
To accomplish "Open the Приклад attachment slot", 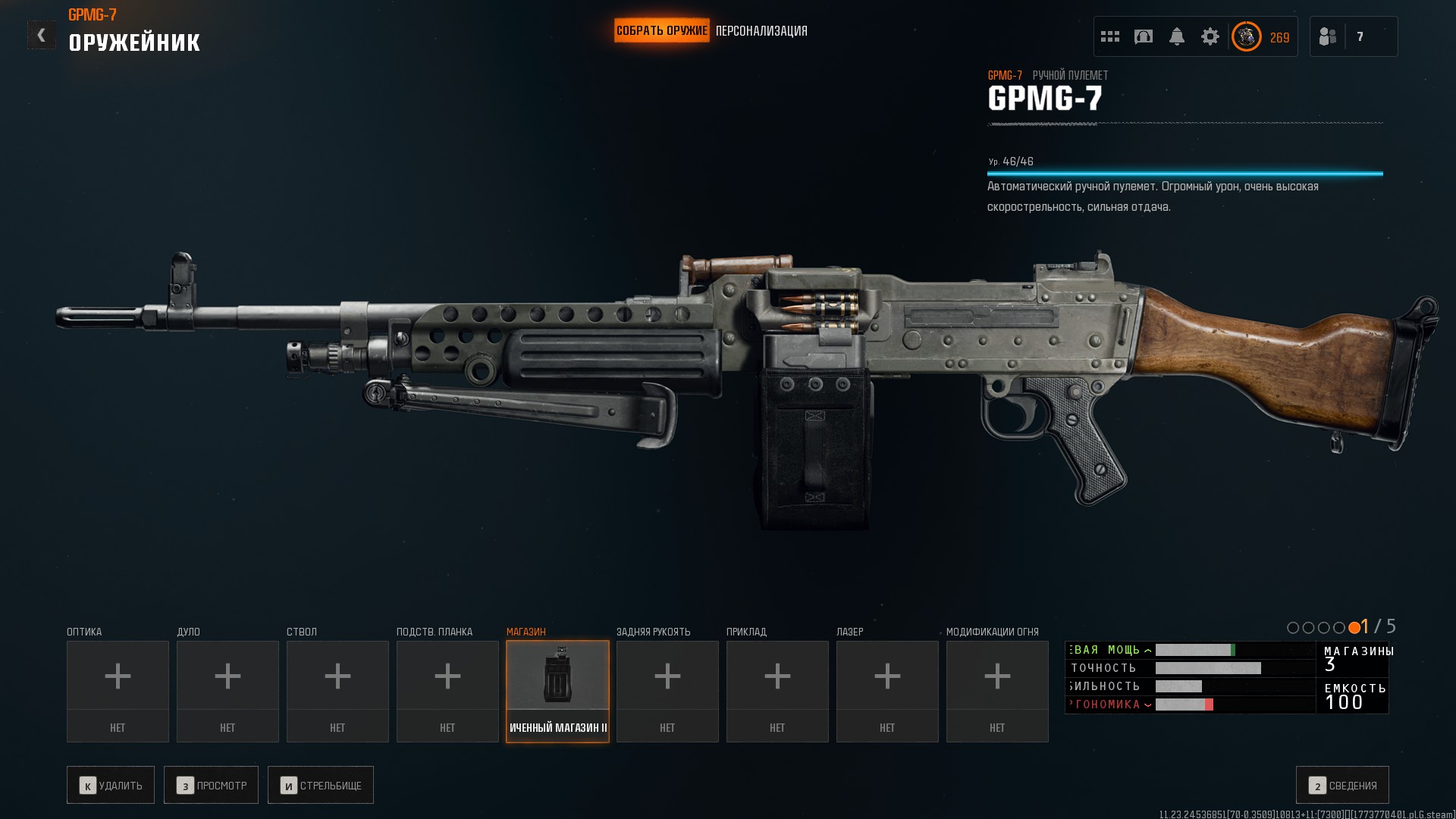I will 777,691.
